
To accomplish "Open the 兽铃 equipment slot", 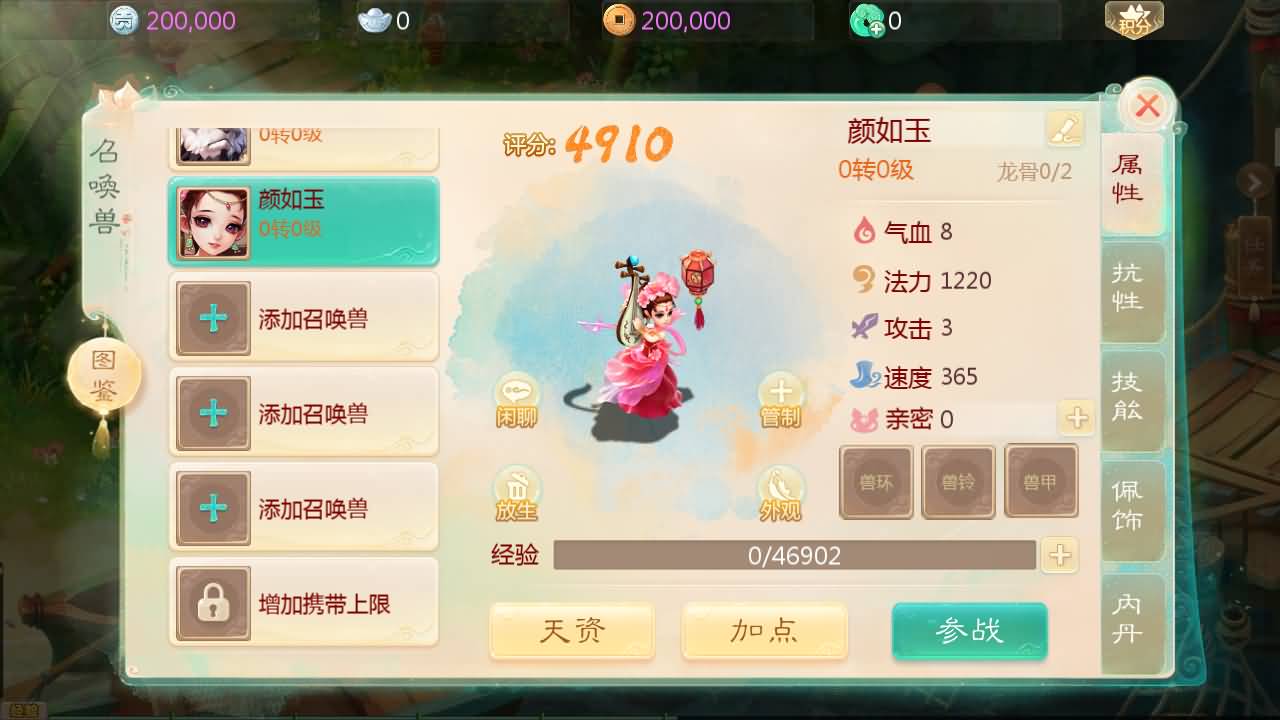I will click(x=959, y=482).
